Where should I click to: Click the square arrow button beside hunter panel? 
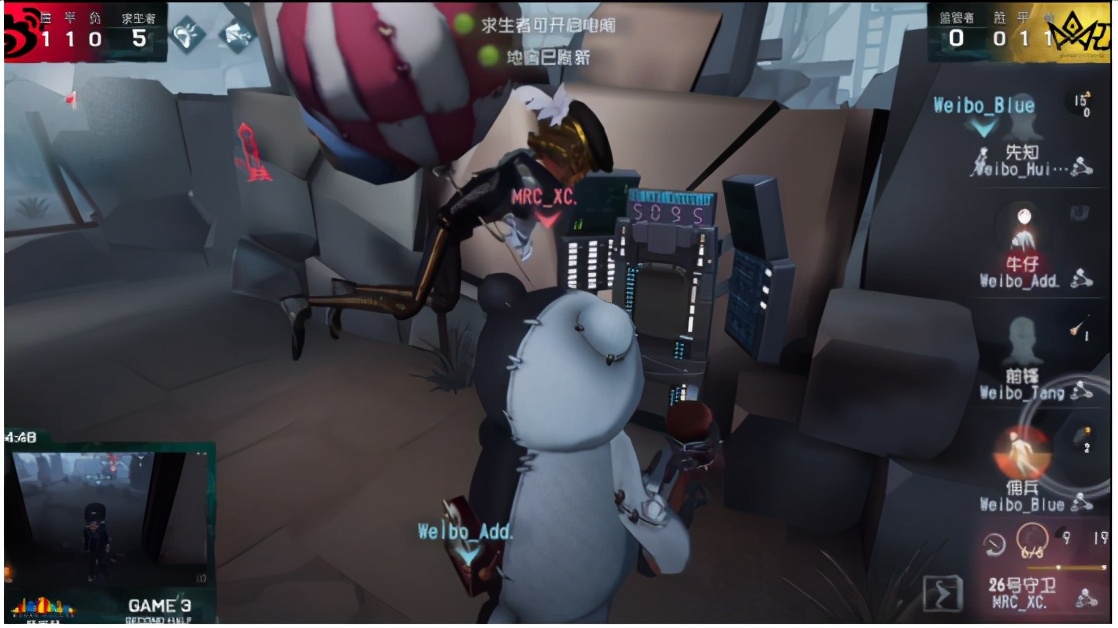coord(942,594)
